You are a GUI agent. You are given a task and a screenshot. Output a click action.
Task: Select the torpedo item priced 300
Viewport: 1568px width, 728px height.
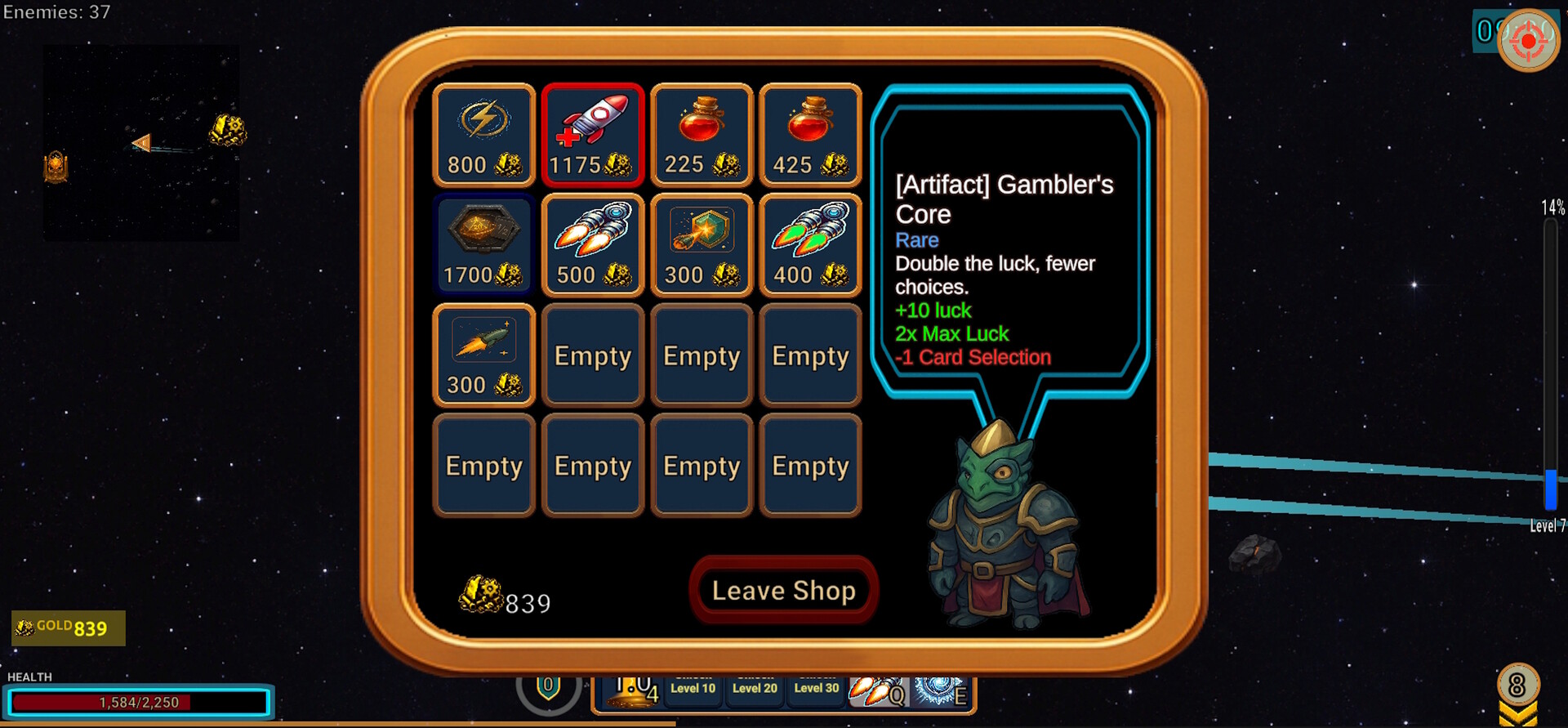click(x=483, y=355)
